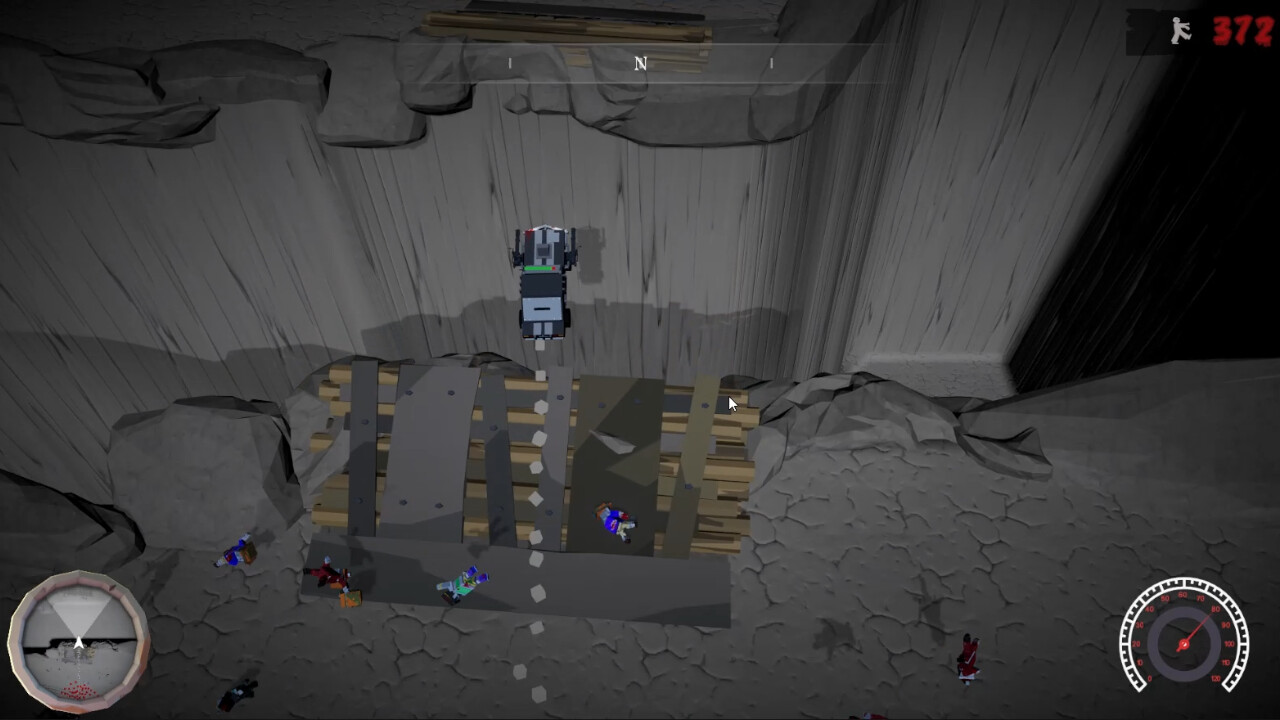Click the view cone on the minimap

pyautogui.click(x=80, y=616)
